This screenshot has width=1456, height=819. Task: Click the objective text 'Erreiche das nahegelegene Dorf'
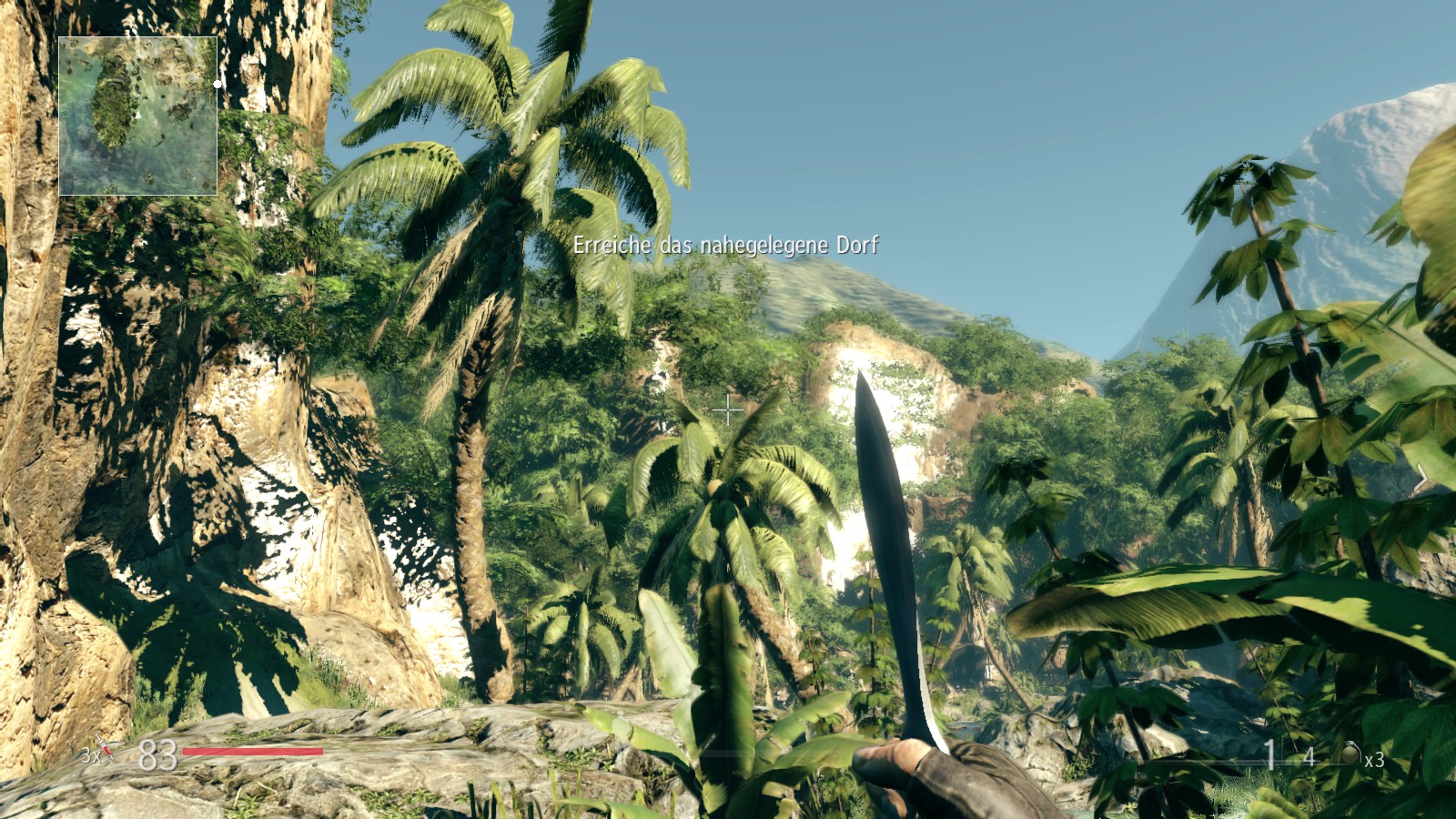point(725,245)
